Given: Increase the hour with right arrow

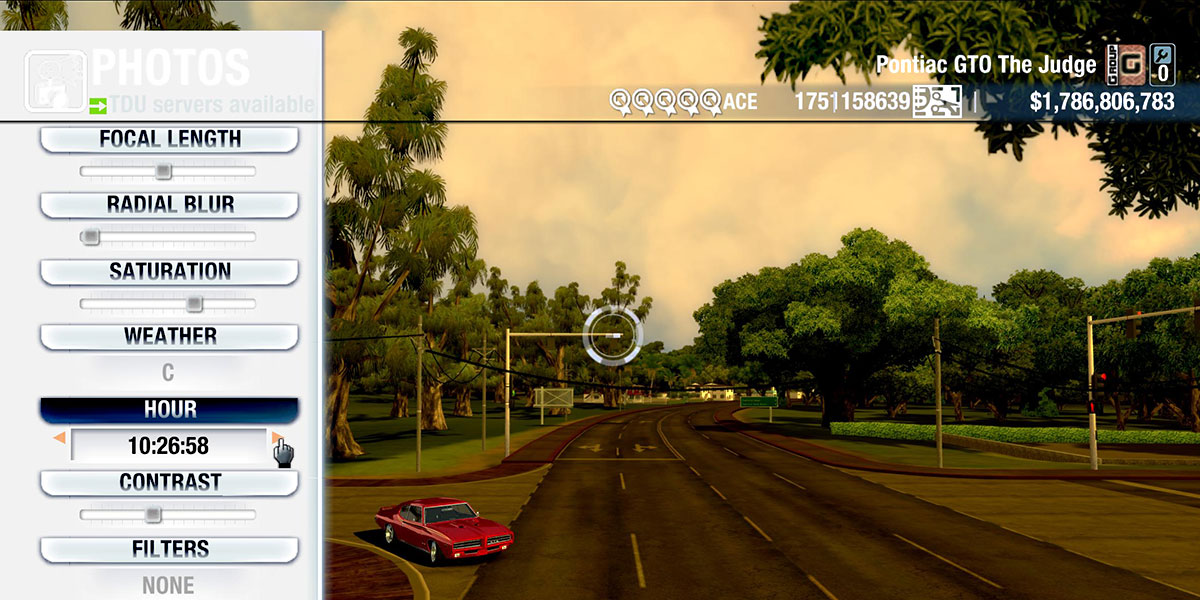Looking at the screenshot, I should (x=276, y=438).
